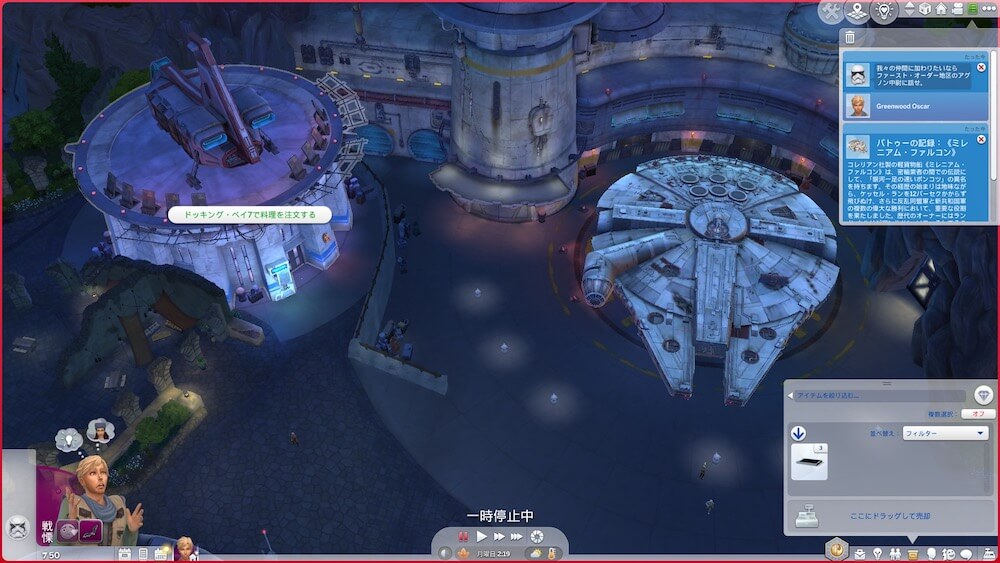Open Build Mode with the tools icon
Viewport: 1000px width, 563px height.
coord(830,11)
